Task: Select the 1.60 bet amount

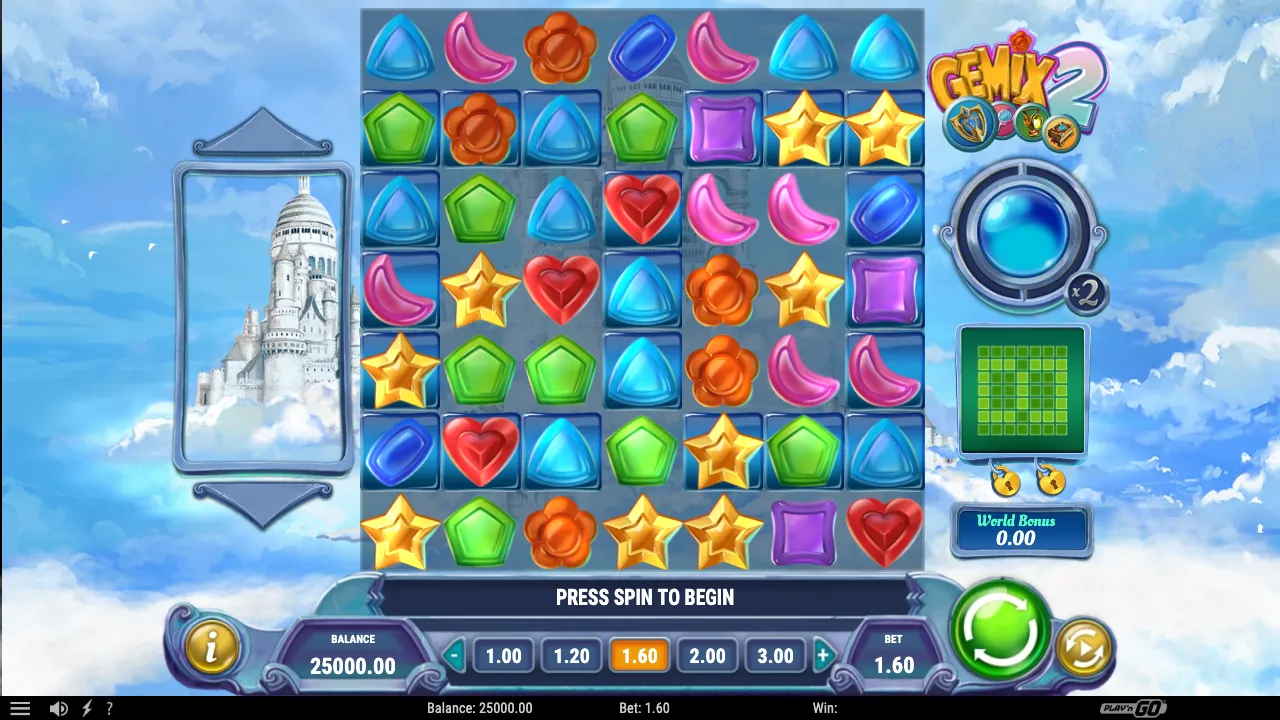Action: 639,656
